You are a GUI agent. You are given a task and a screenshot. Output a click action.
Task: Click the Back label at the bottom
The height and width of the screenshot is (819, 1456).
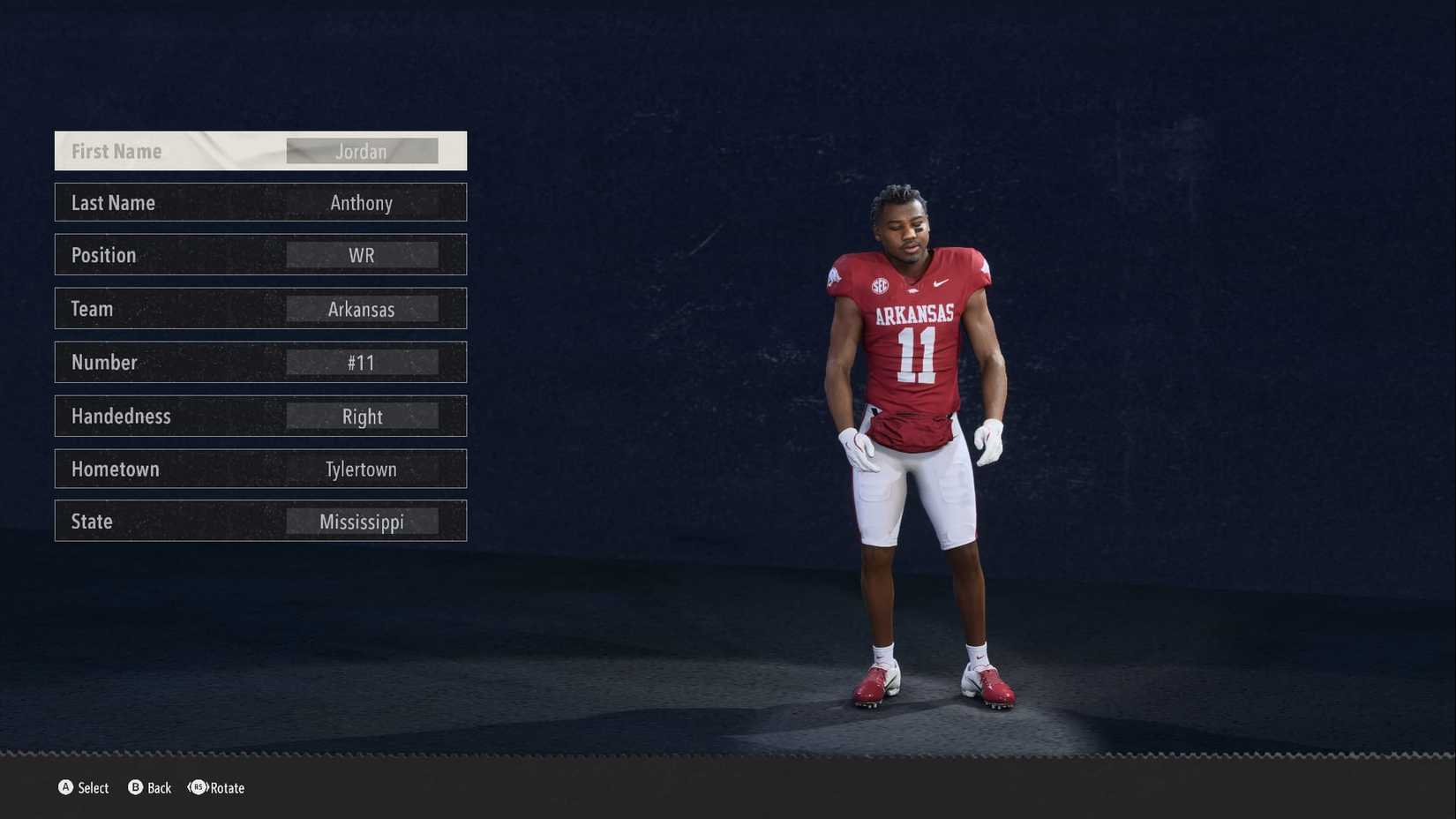click(x=159, y=788)
